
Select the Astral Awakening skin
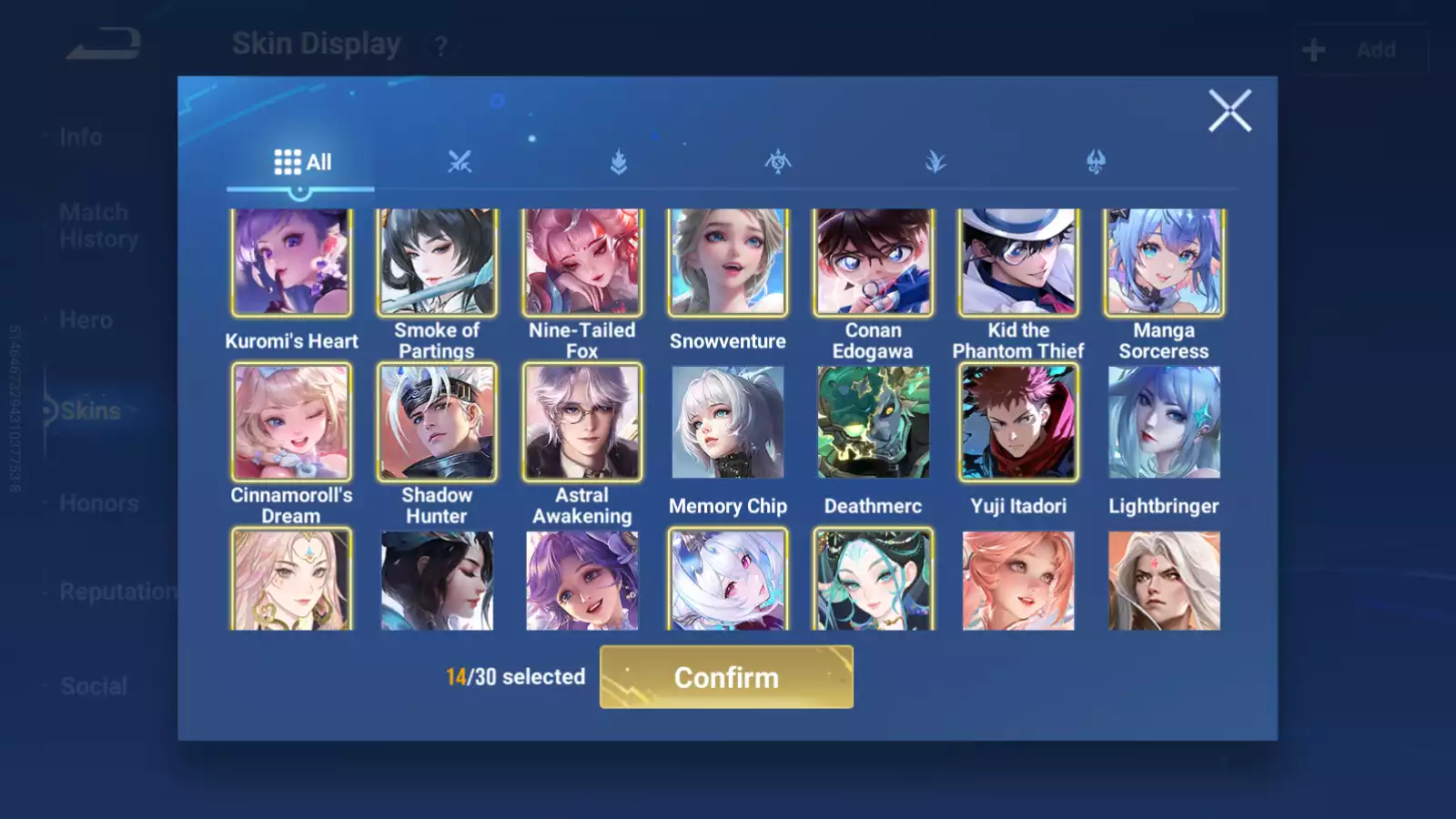[x=582, y=422]
